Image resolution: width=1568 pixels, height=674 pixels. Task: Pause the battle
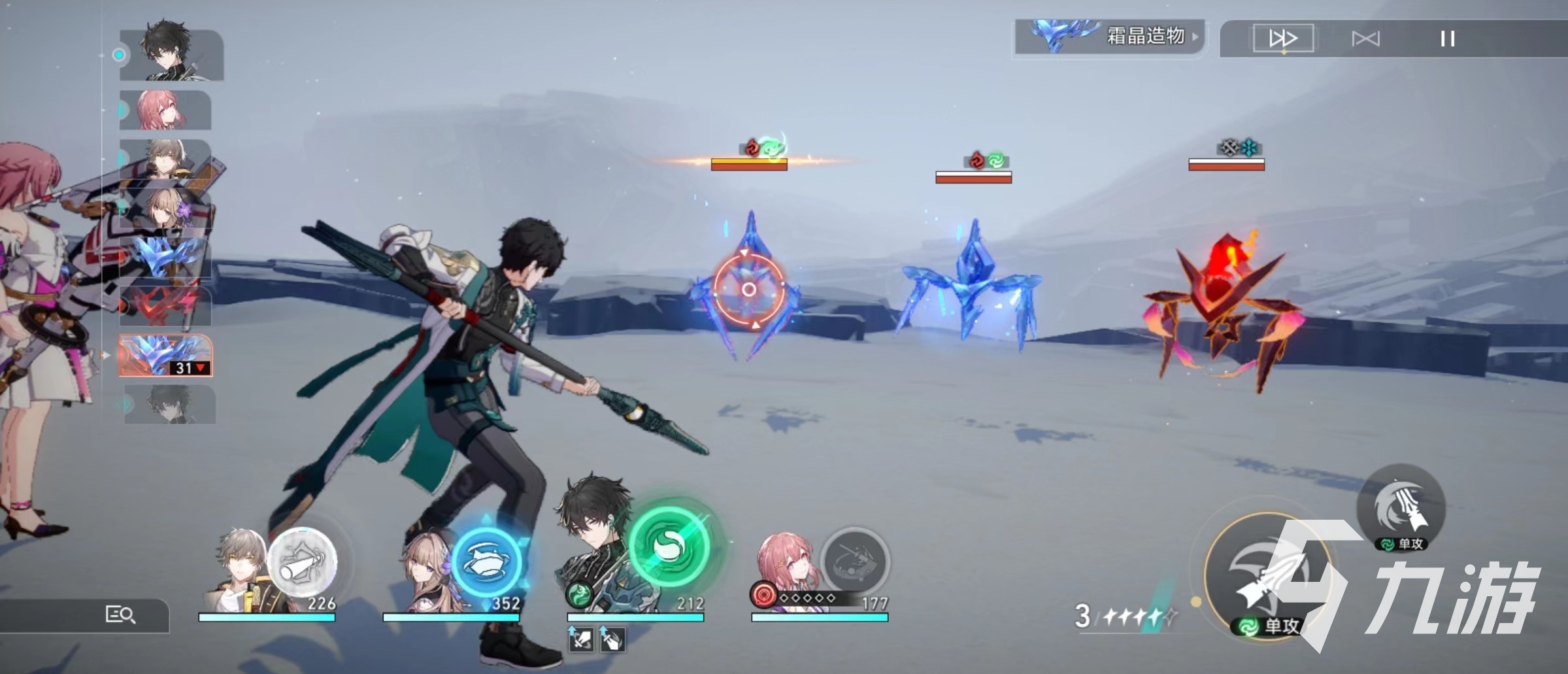(1448, 39)
